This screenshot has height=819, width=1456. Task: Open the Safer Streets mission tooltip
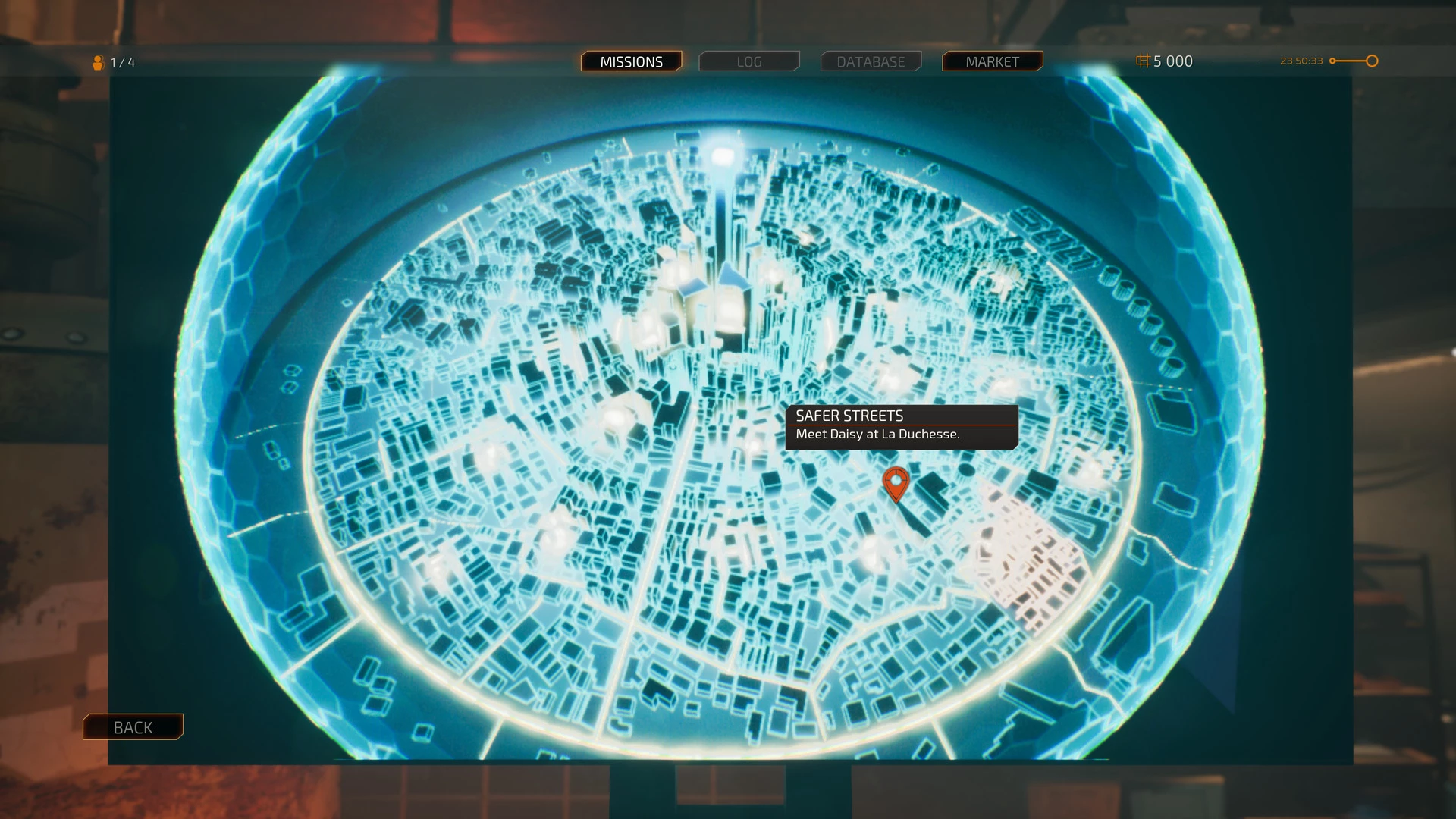[901, 425]
